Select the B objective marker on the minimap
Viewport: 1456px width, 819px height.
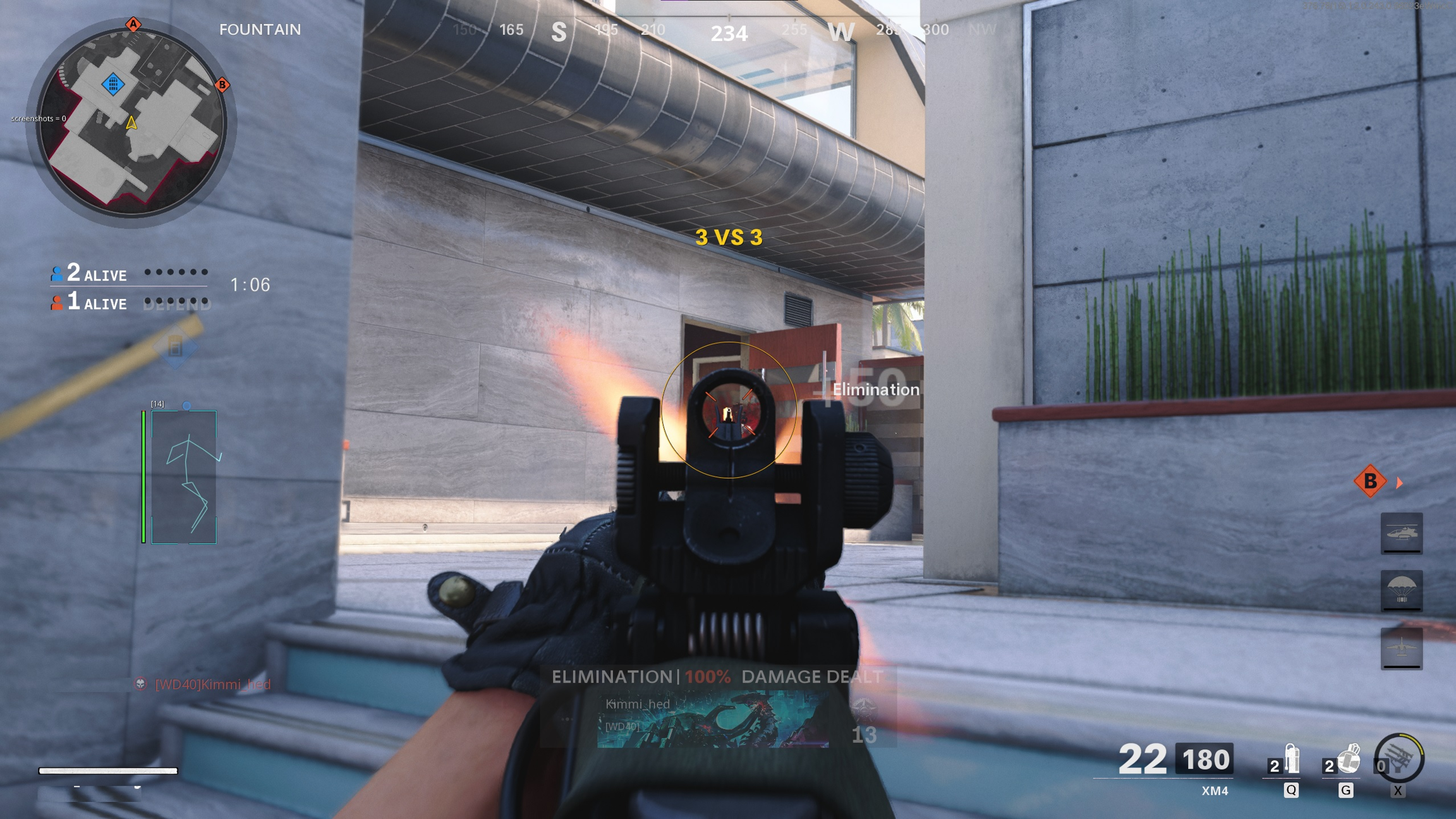click(222, 85)
